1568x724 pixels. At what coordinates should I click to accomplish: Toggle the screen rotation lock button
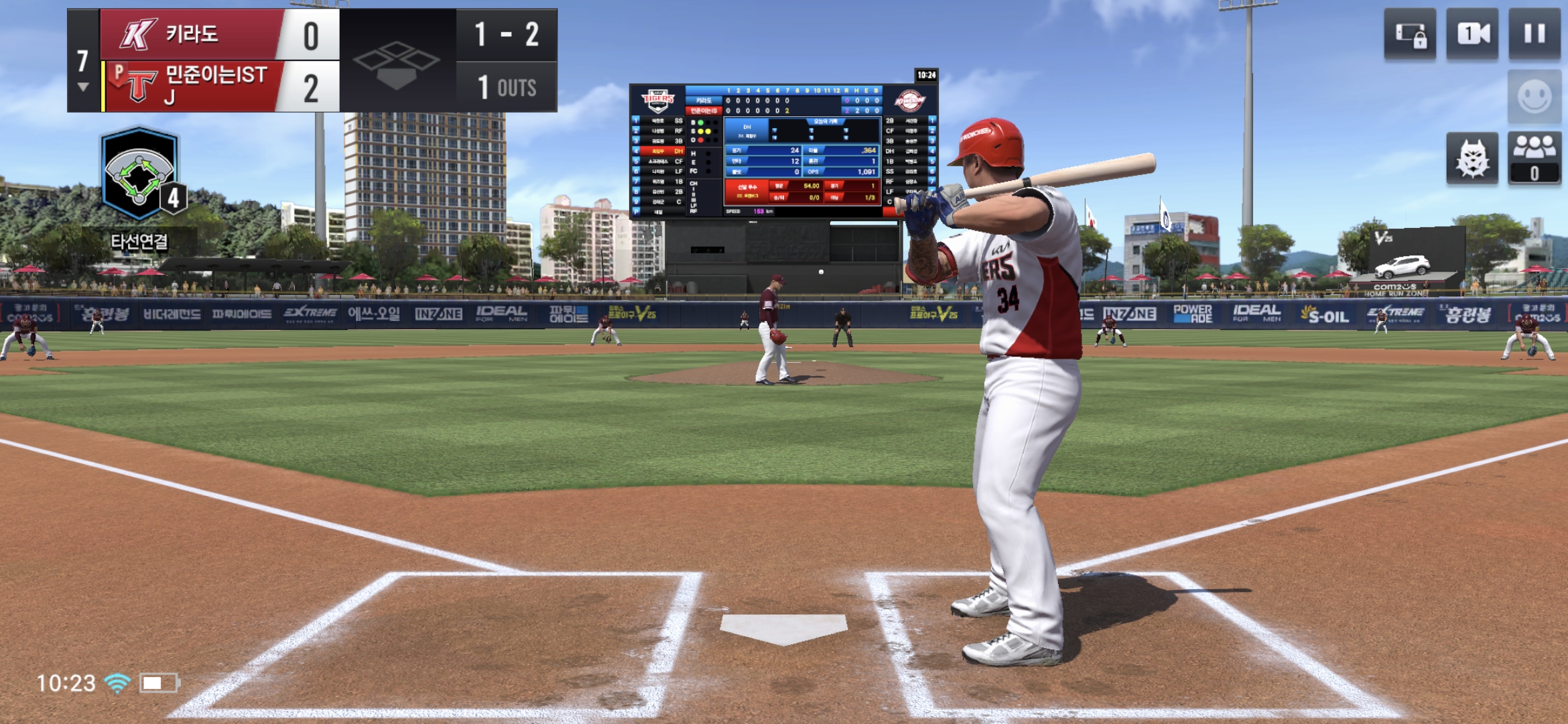point(1410,34)
